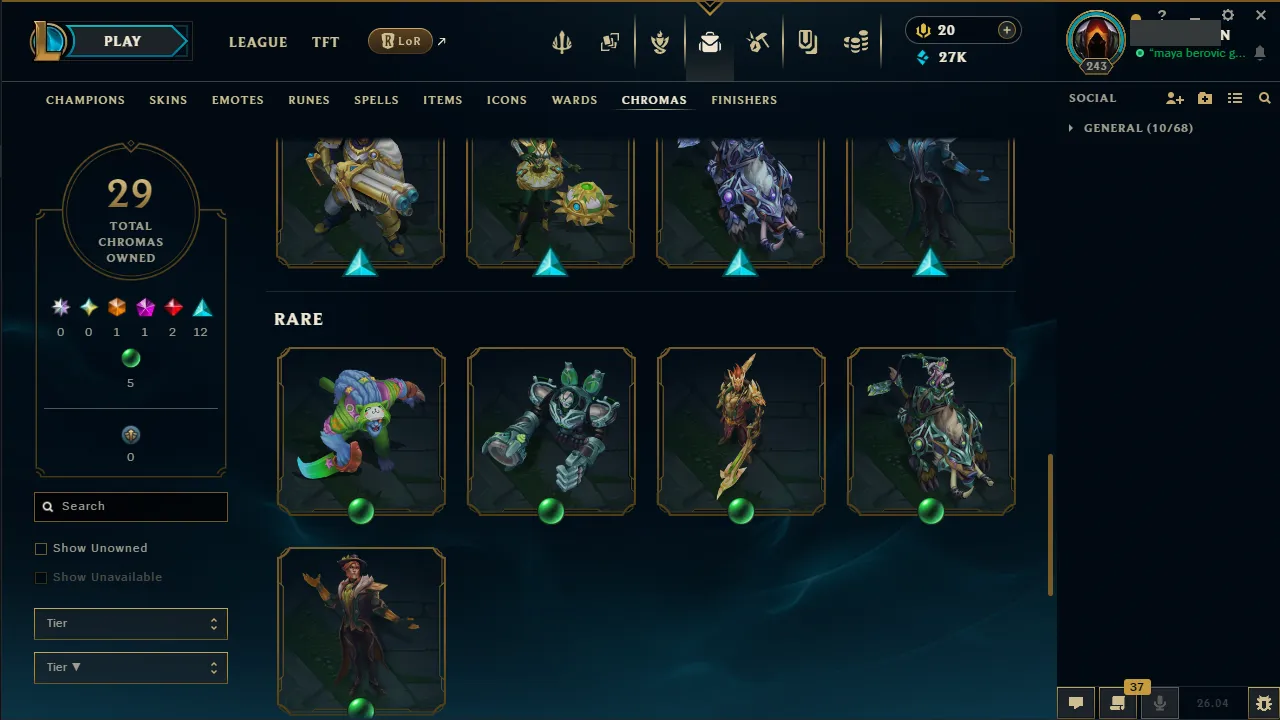Open Your Shop card icon in top bar

pos(610,41)
